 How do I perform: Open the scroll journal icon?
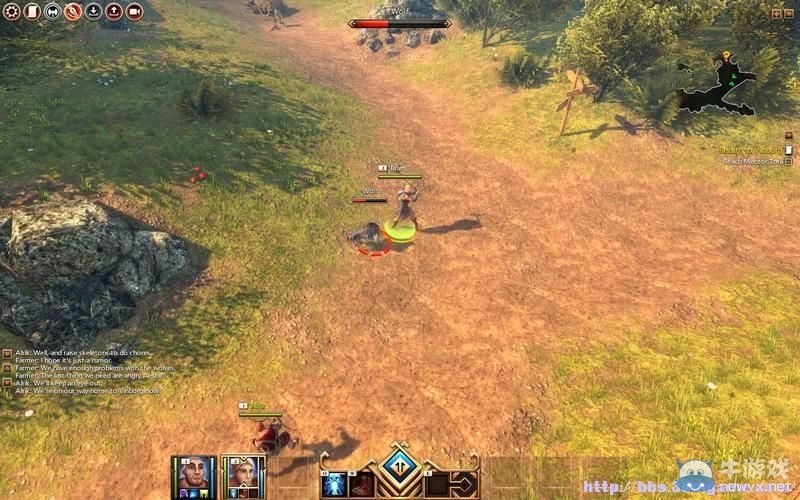pyautogui.click(x=32, y=12)
